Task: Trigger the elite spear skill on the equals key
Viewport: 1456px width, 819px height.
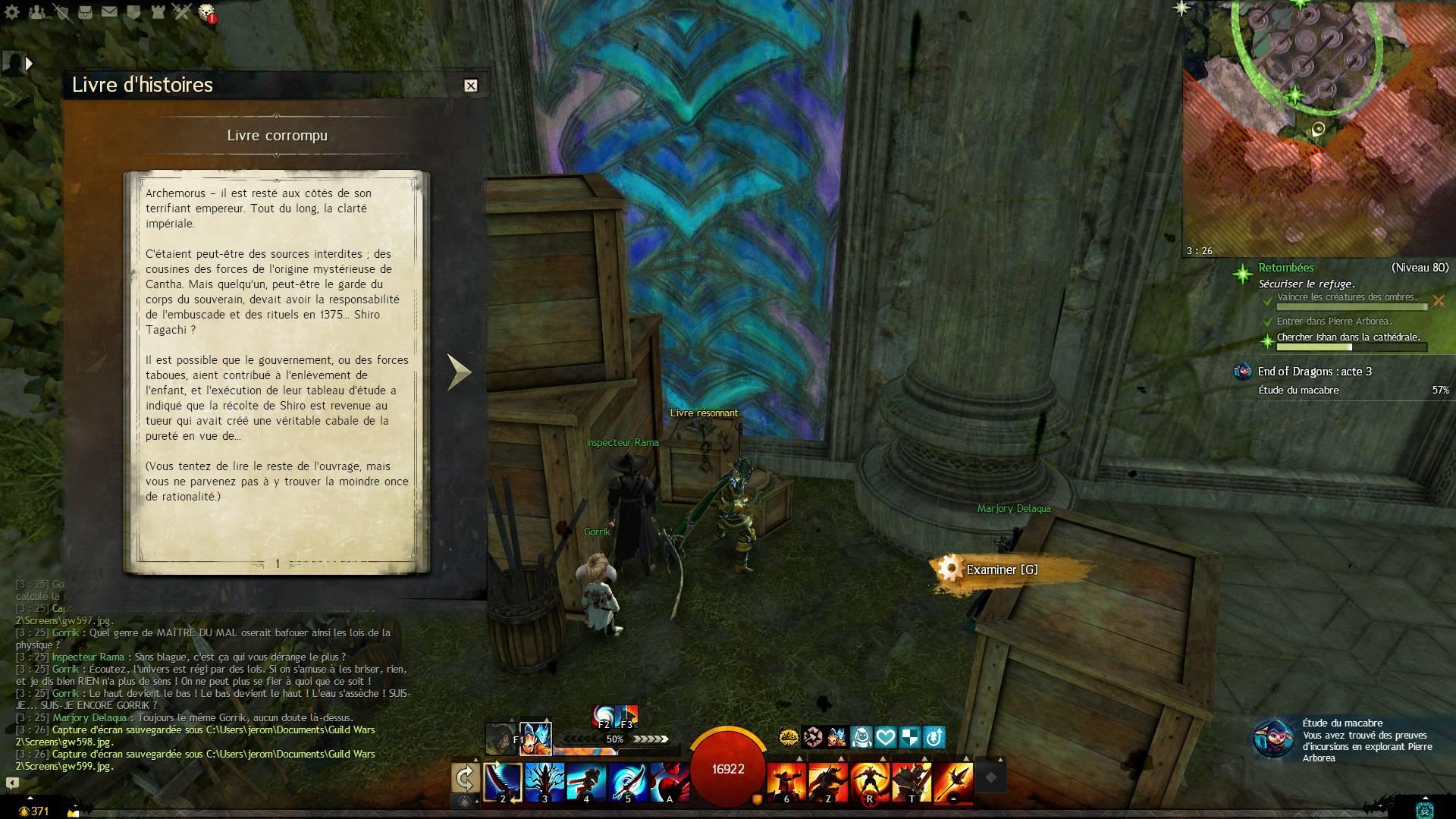Action: coord(953,781)
